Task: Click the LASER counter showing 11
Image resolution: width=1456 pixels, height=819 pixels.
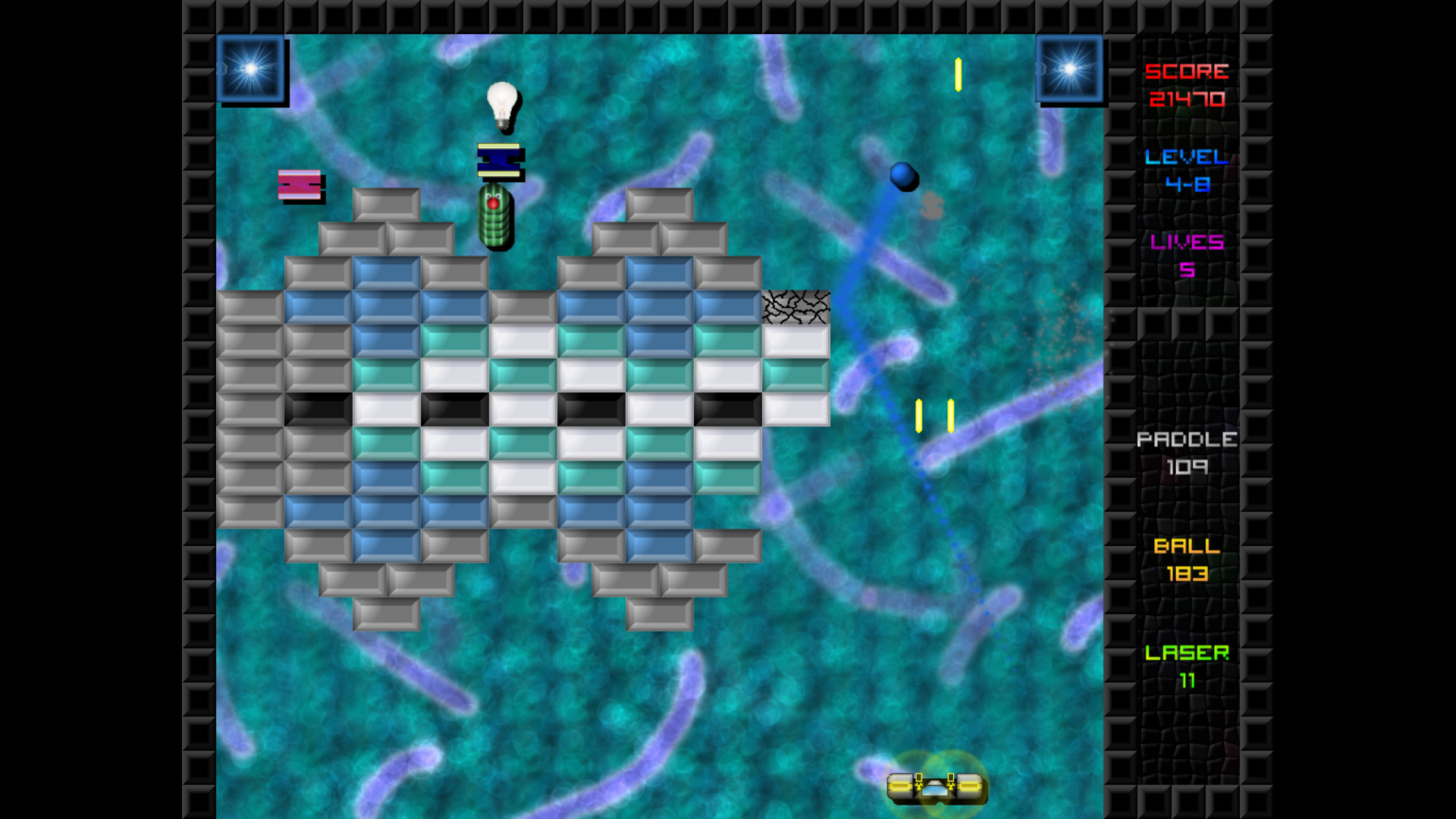Action: 1187,666
